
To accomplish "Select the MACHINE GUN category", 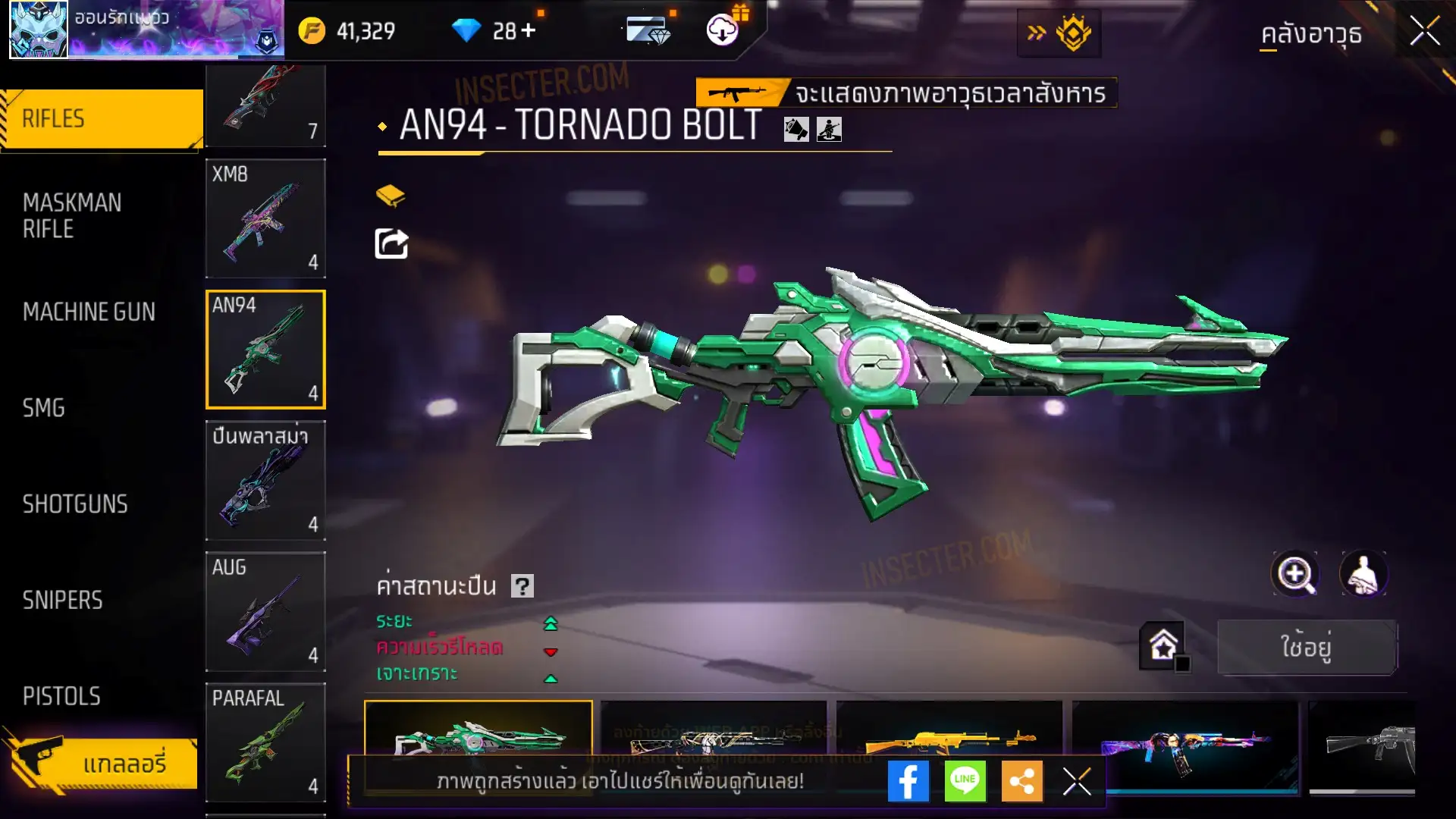I will click(89, 312).
